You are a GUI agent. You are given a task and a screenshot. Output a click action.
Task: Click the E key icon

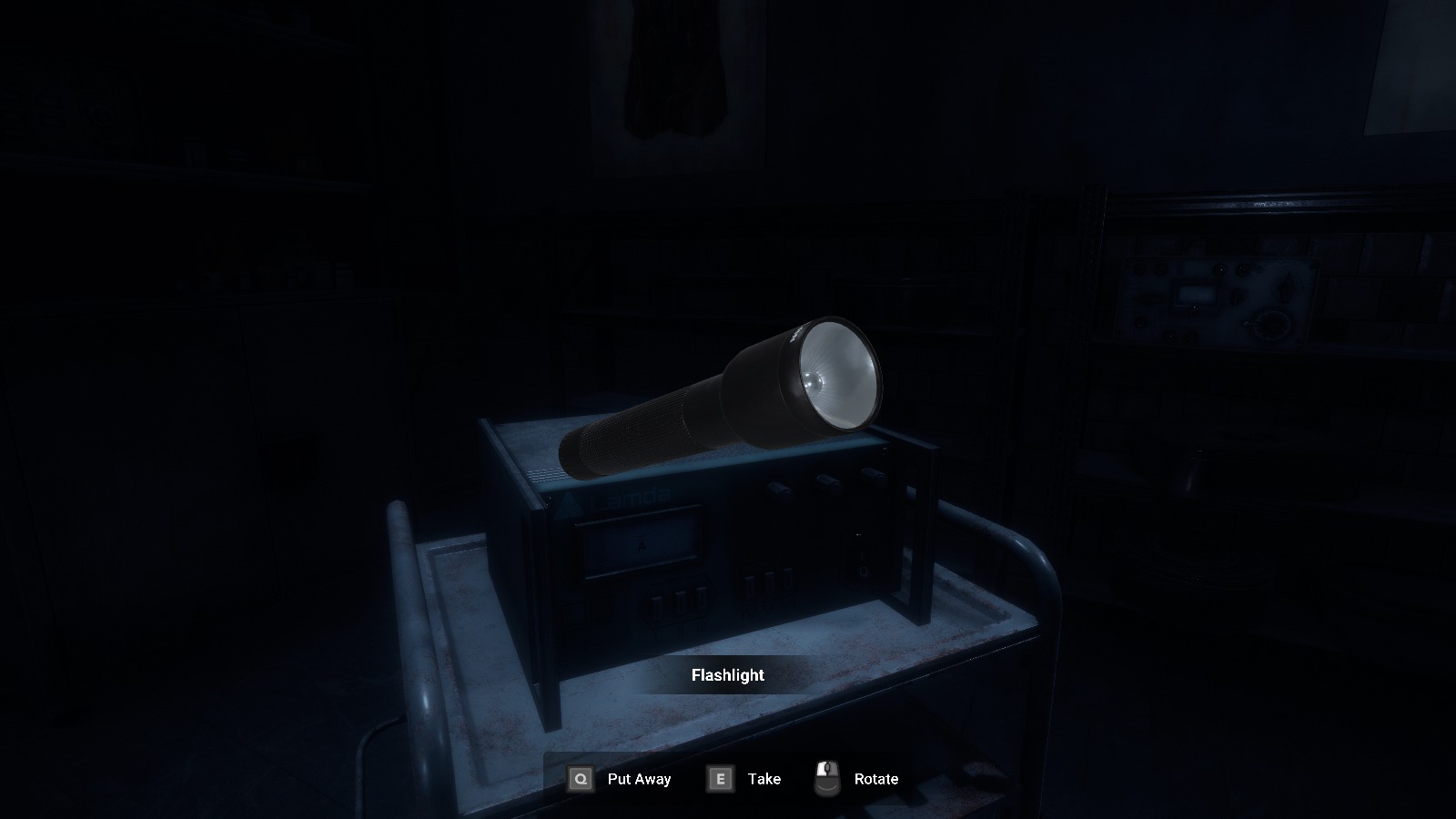[x=720, y=779]
